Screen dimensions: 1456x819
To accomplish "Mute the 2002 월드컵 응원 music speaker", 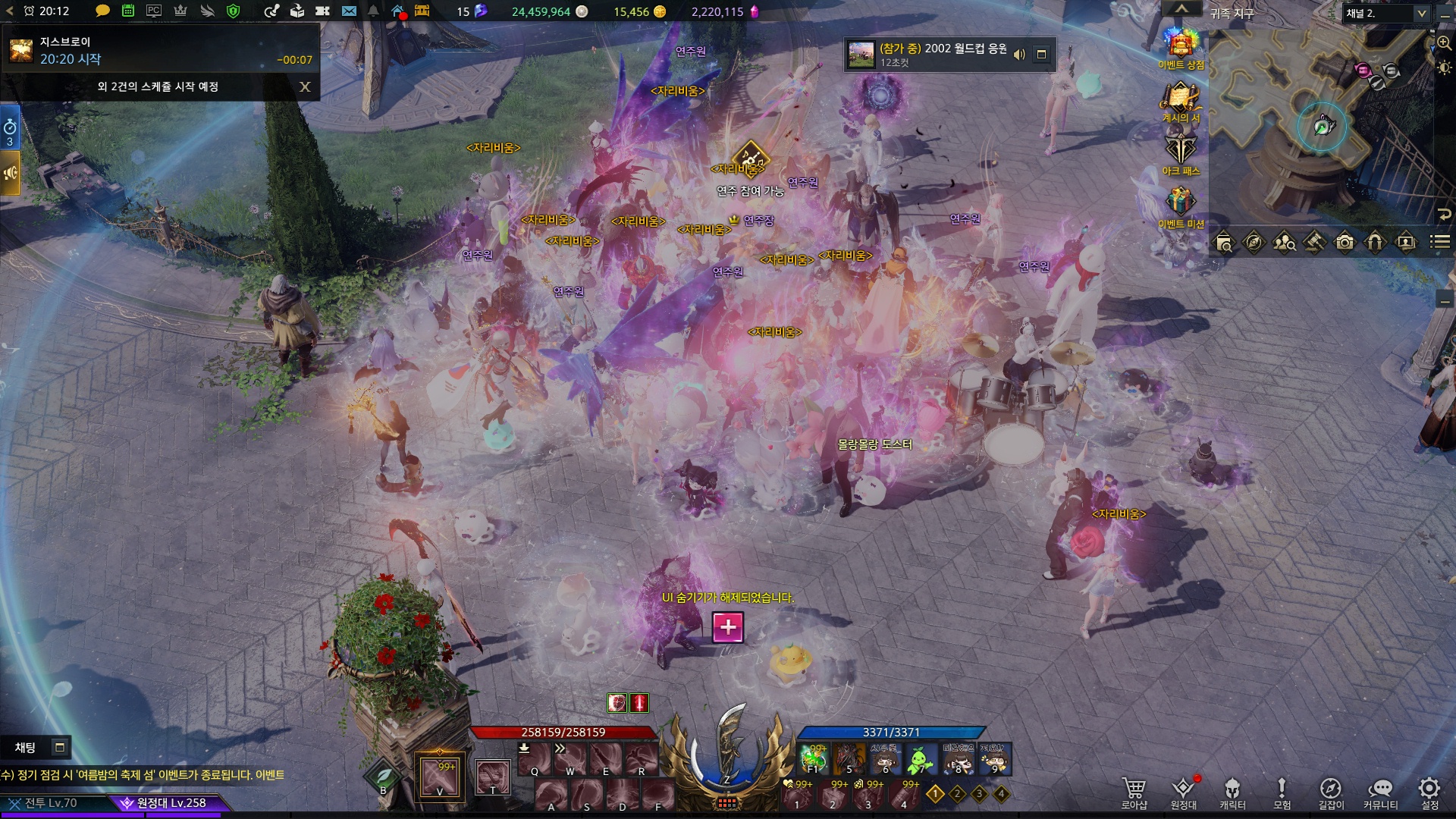I will pyautogui.click(x=1019, y=55).
